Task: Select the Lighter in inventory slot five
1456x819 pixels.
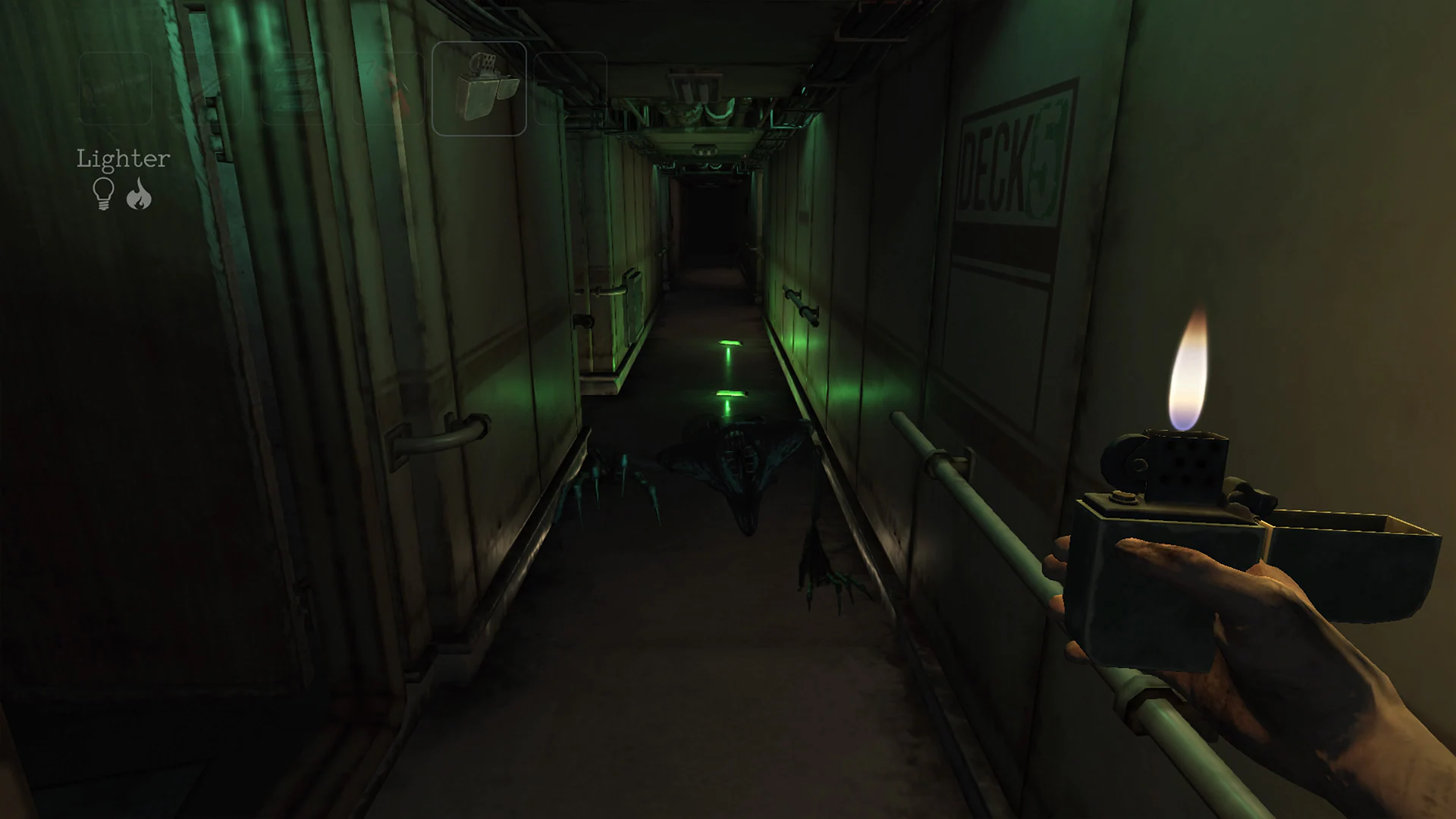Action: 479,87
